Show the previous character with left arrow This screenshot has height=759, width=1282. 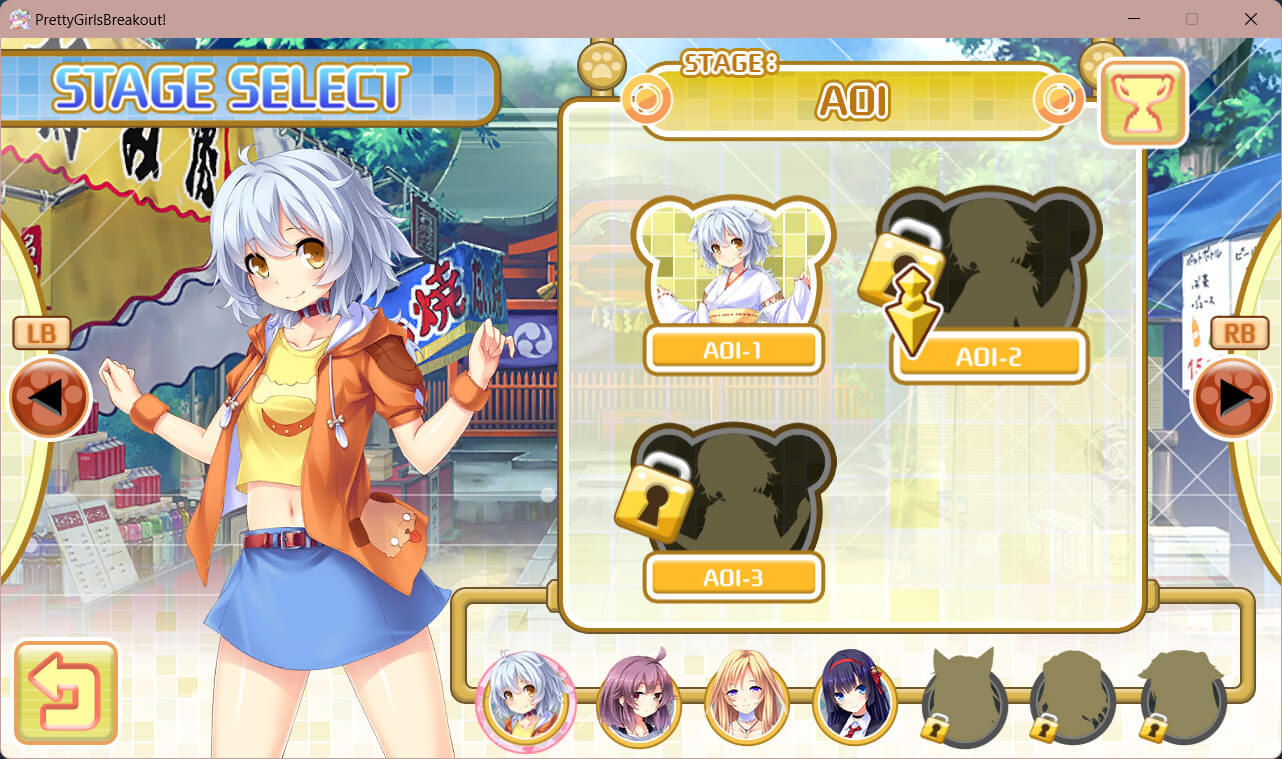click(x=50, y=397)
